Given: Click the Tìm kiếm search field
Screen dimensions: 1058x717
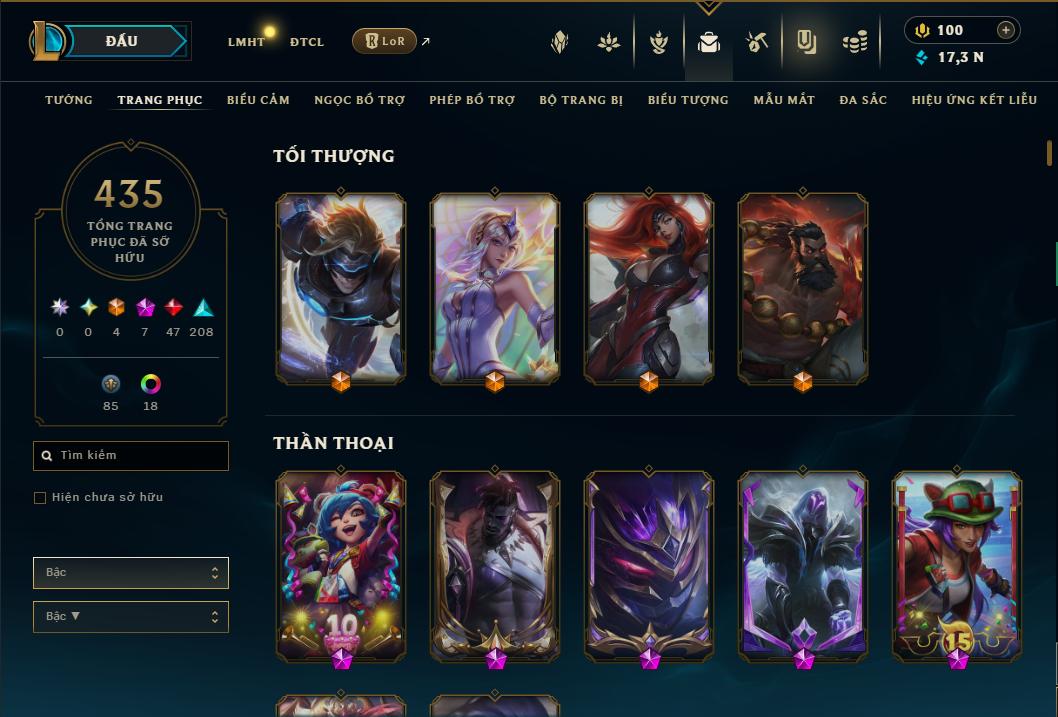Looking at the screenshot, I should click(131, 456).
